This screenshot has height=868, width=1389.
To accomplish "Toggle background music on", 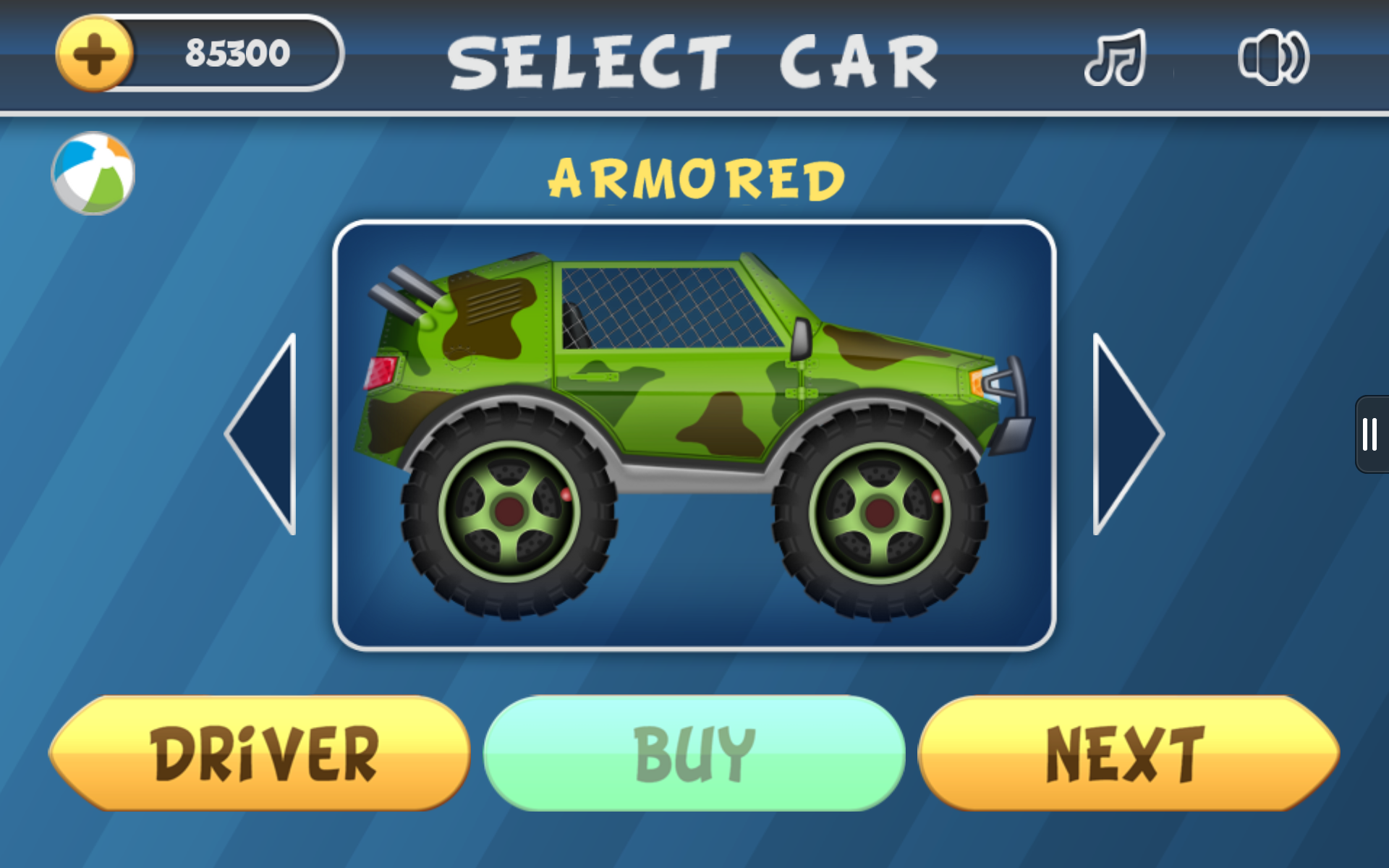I will (x=1115, y=58).
